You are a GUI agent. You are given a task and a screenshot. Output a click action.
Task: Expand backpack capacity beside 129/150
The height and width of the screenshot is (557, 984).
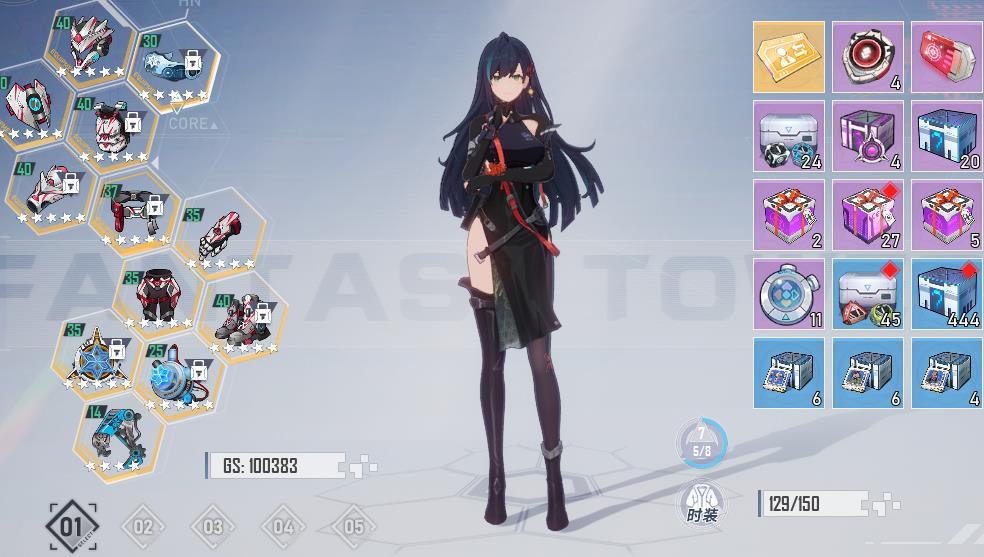click(x=886, y=505)
